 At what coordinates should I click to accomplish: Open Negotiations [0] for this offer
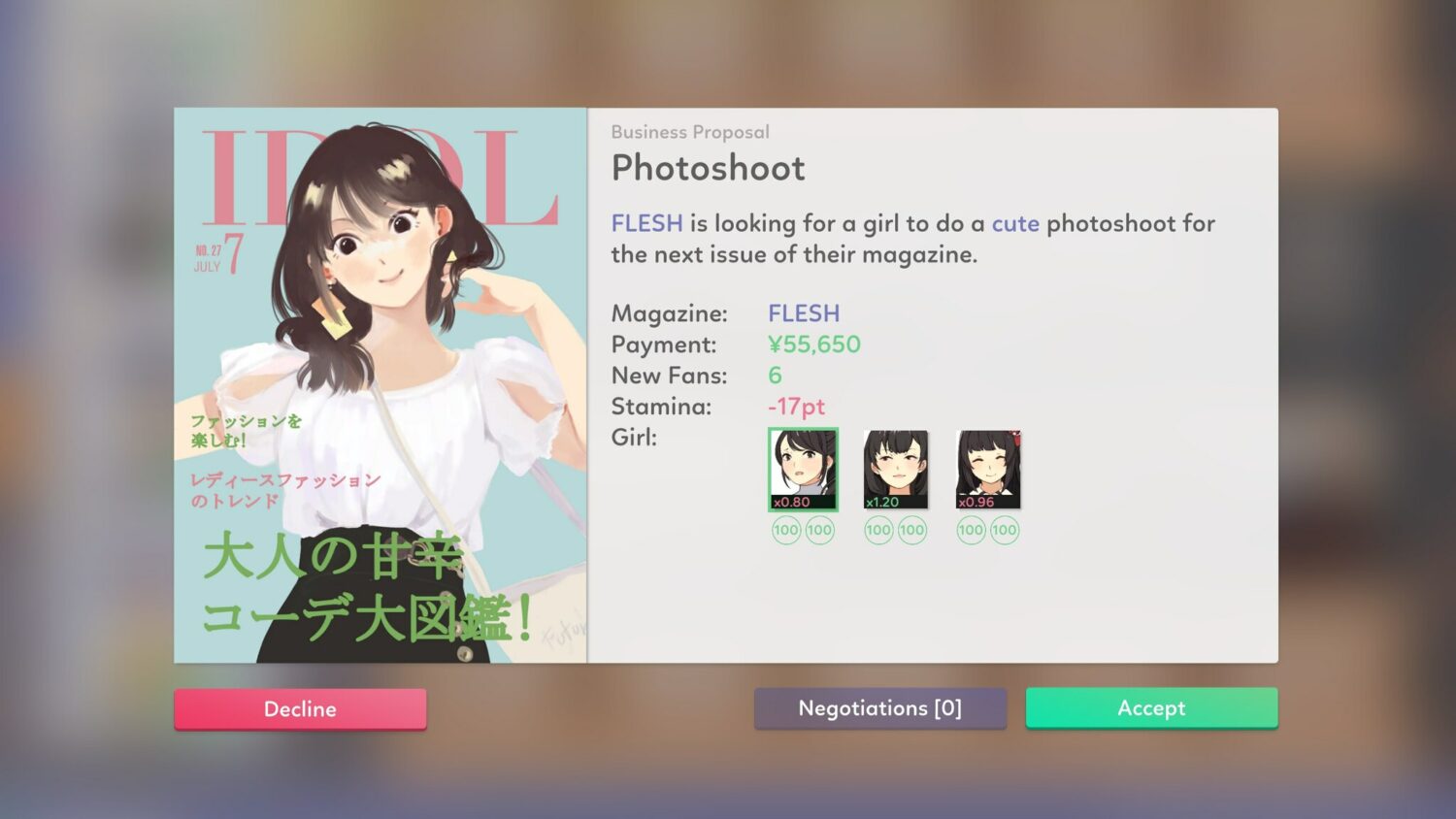tap(879, 708)
